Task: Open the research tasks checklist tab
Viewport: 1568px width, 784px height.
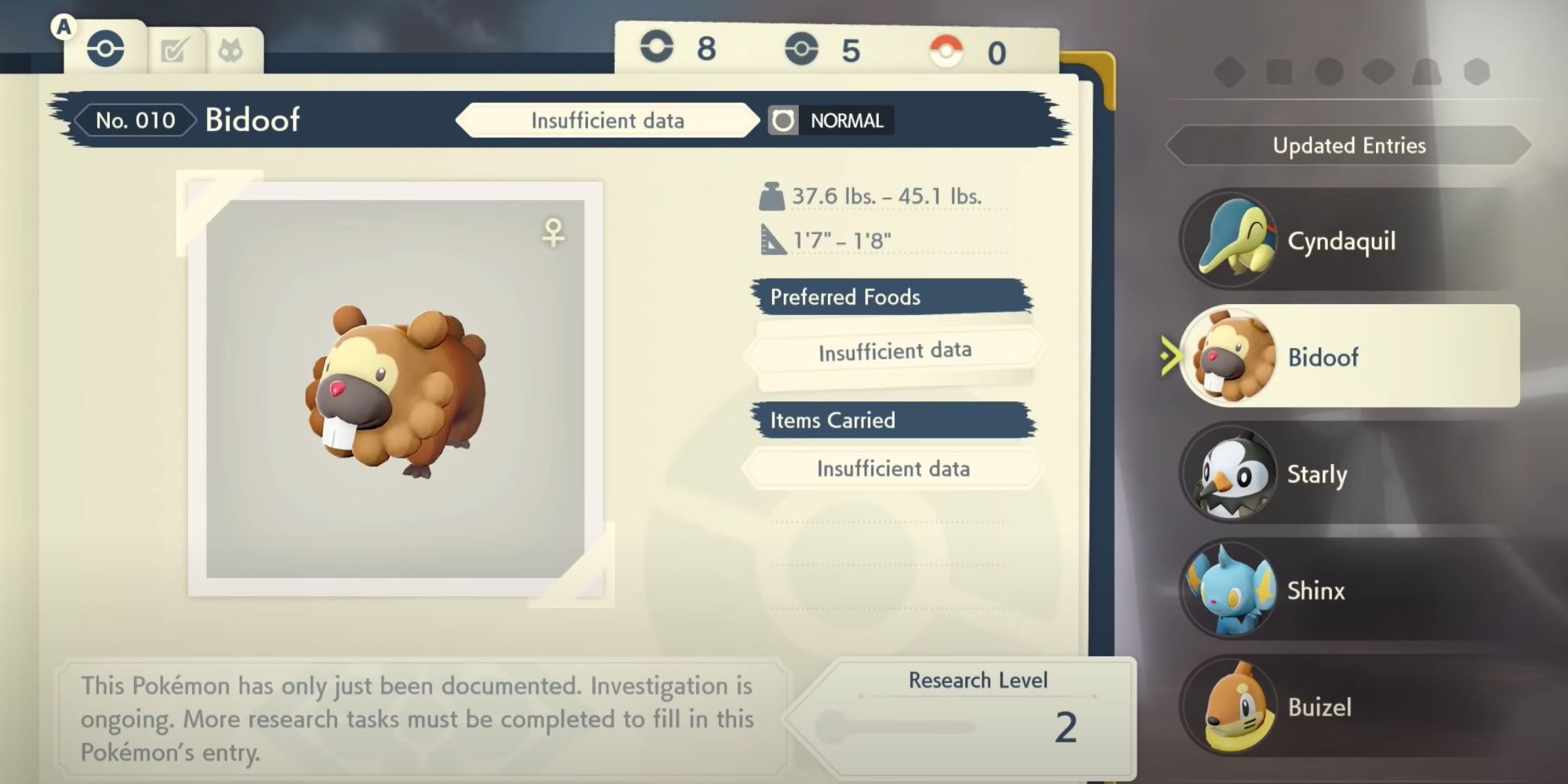Action: coord(176,49)
